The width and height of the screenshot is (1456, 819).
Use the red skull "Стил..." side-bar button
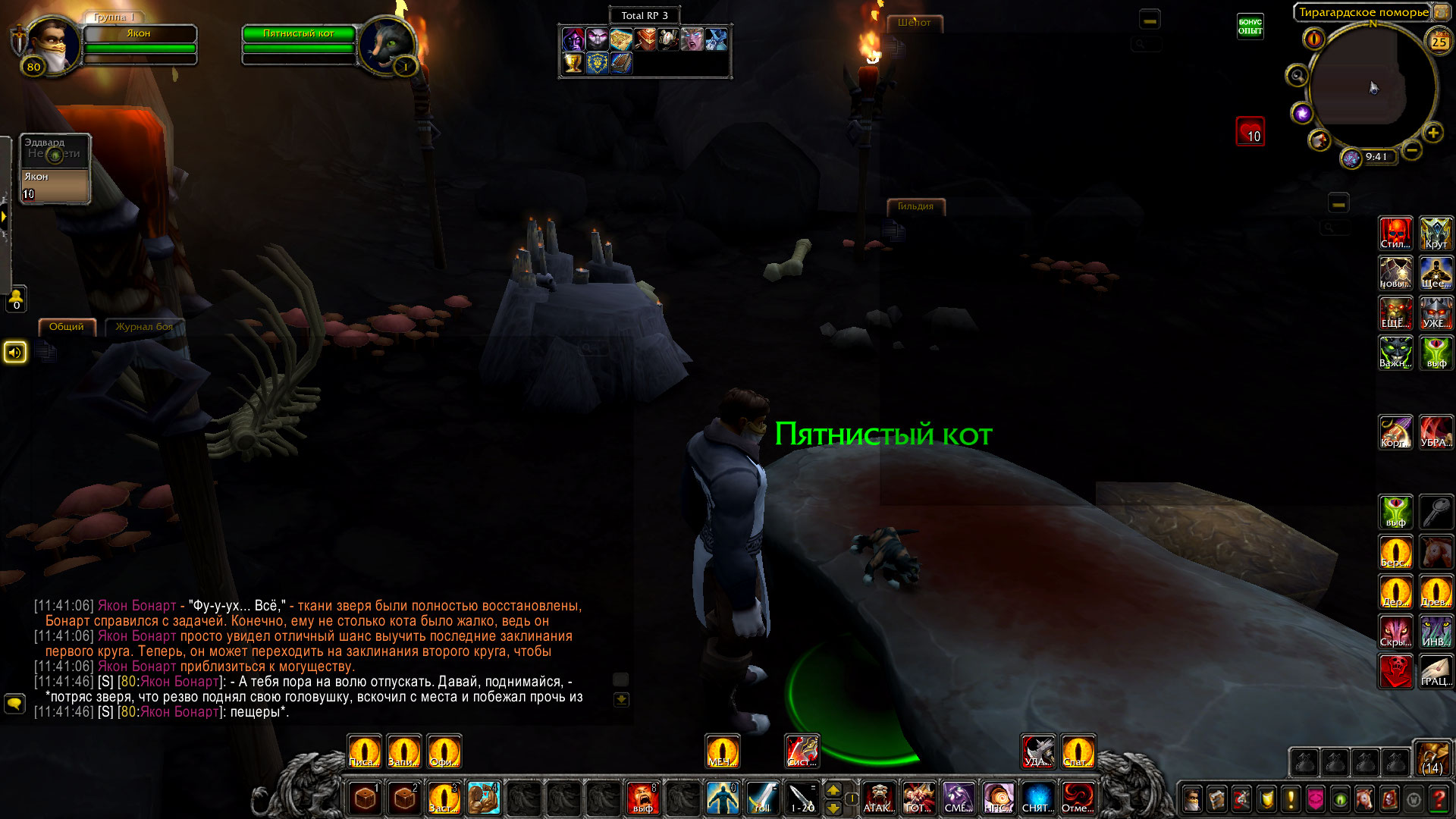point(1395,234)
